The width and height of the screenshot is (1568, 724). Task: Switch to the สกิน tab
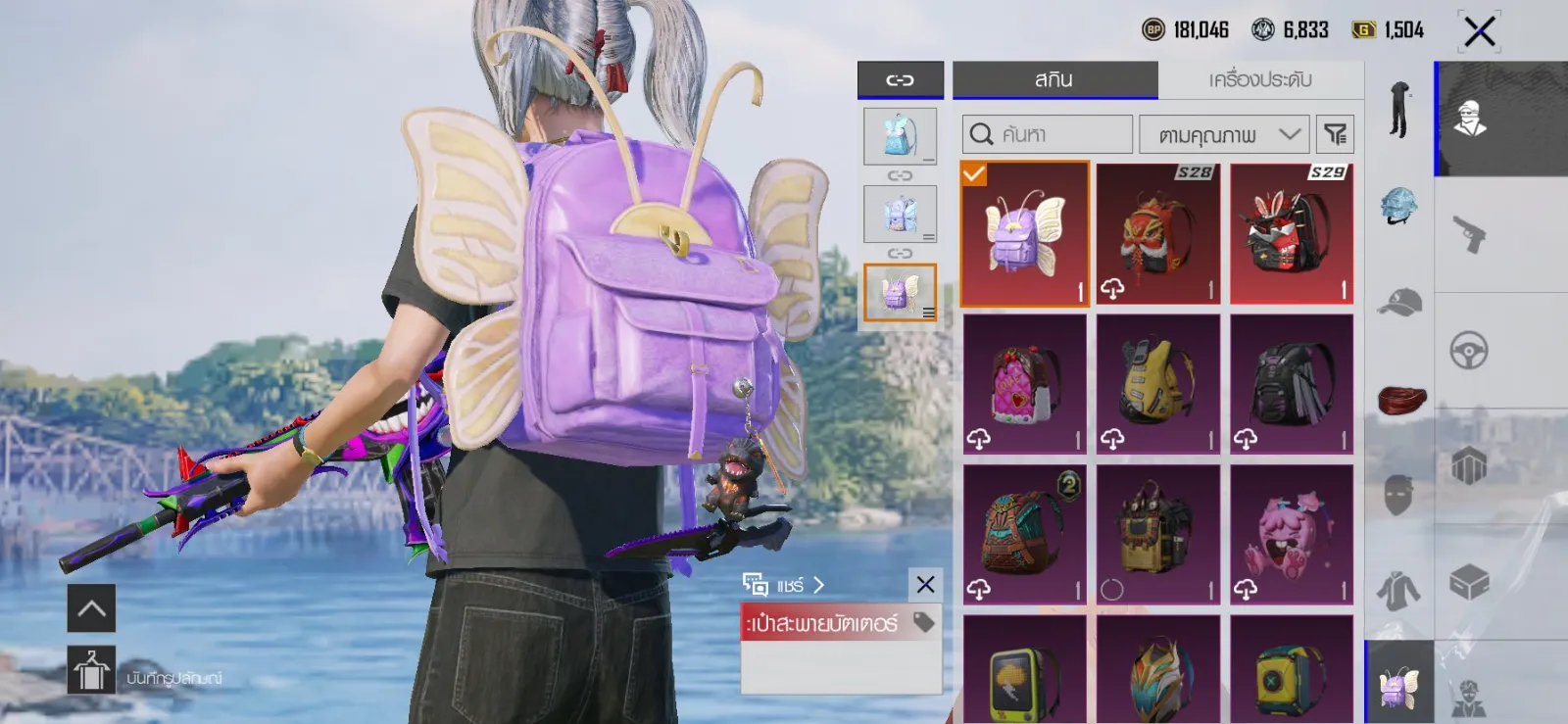1054,80
